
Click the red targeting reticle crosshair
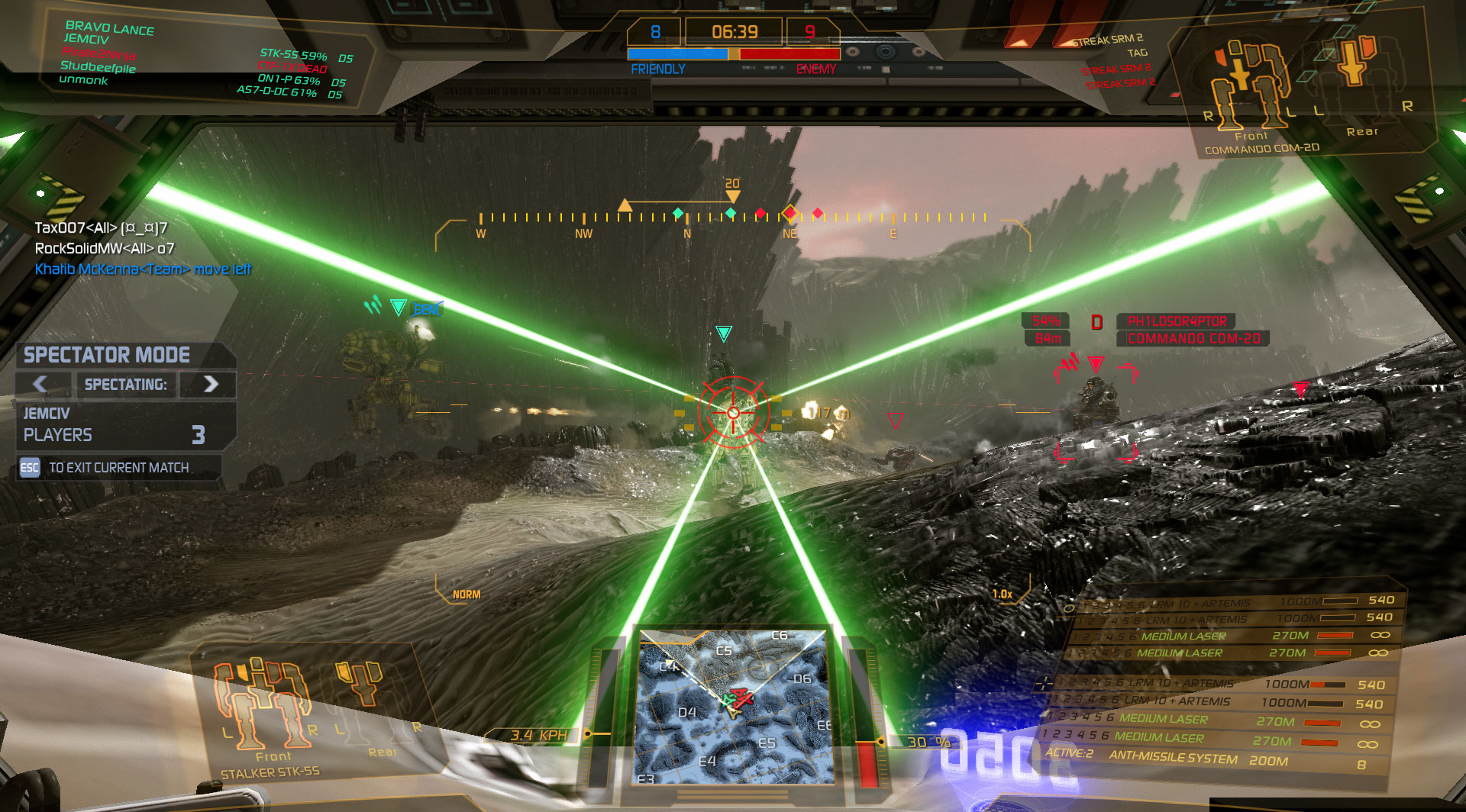(x=732, y=414)
